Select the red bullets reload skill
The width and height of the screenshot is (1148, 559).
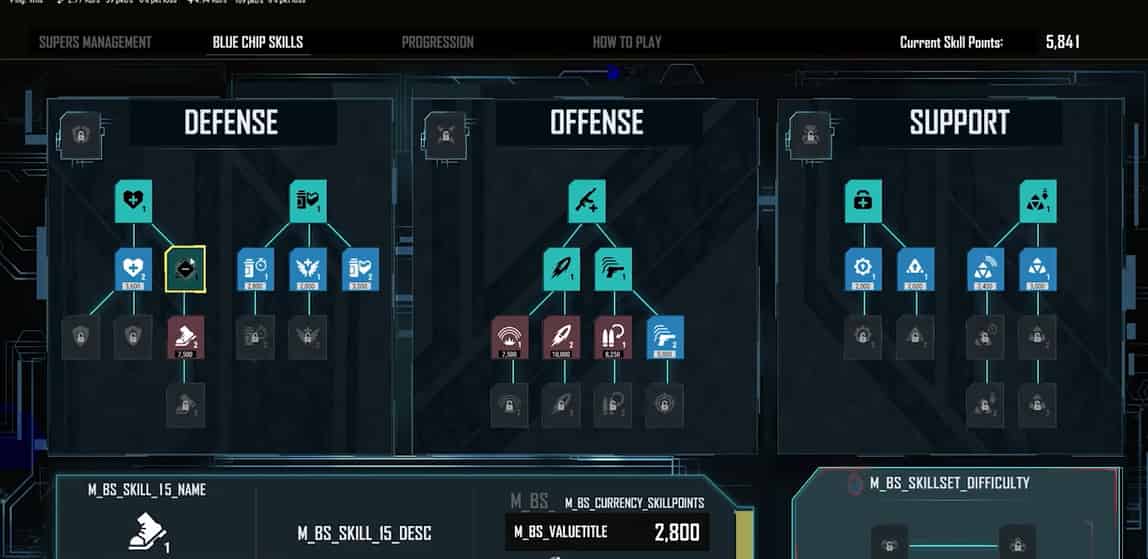tap(612, 335)
